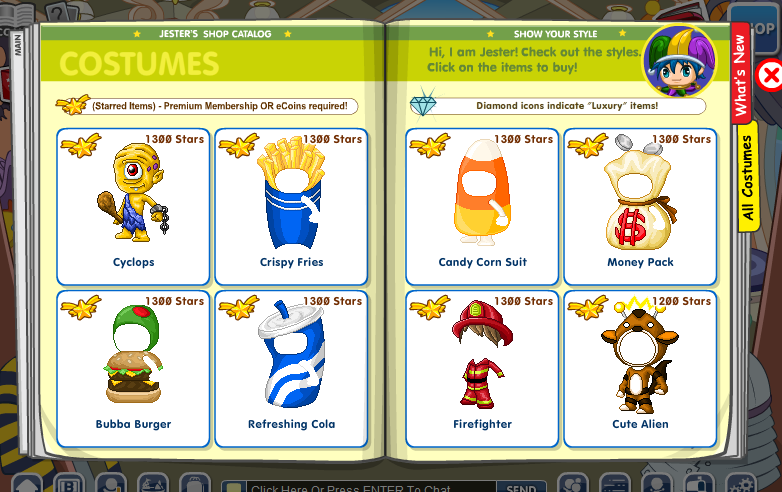The height and width of the screenshot is (492, 782).
Task: Click the MAIN catalog side tab
Action: click(x=19, y=45)
